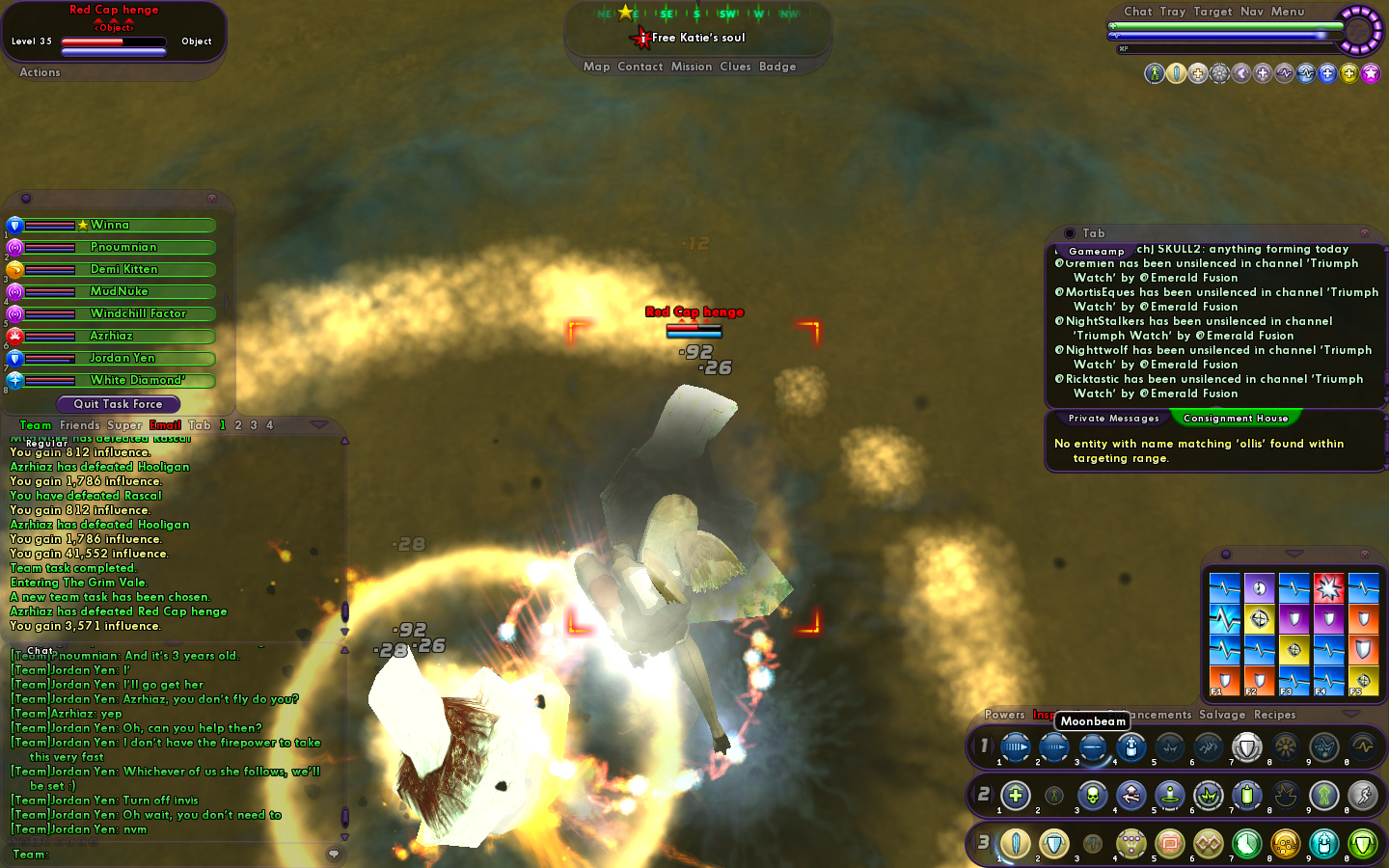Toggle the Nav window

(x=1251, y=12)
